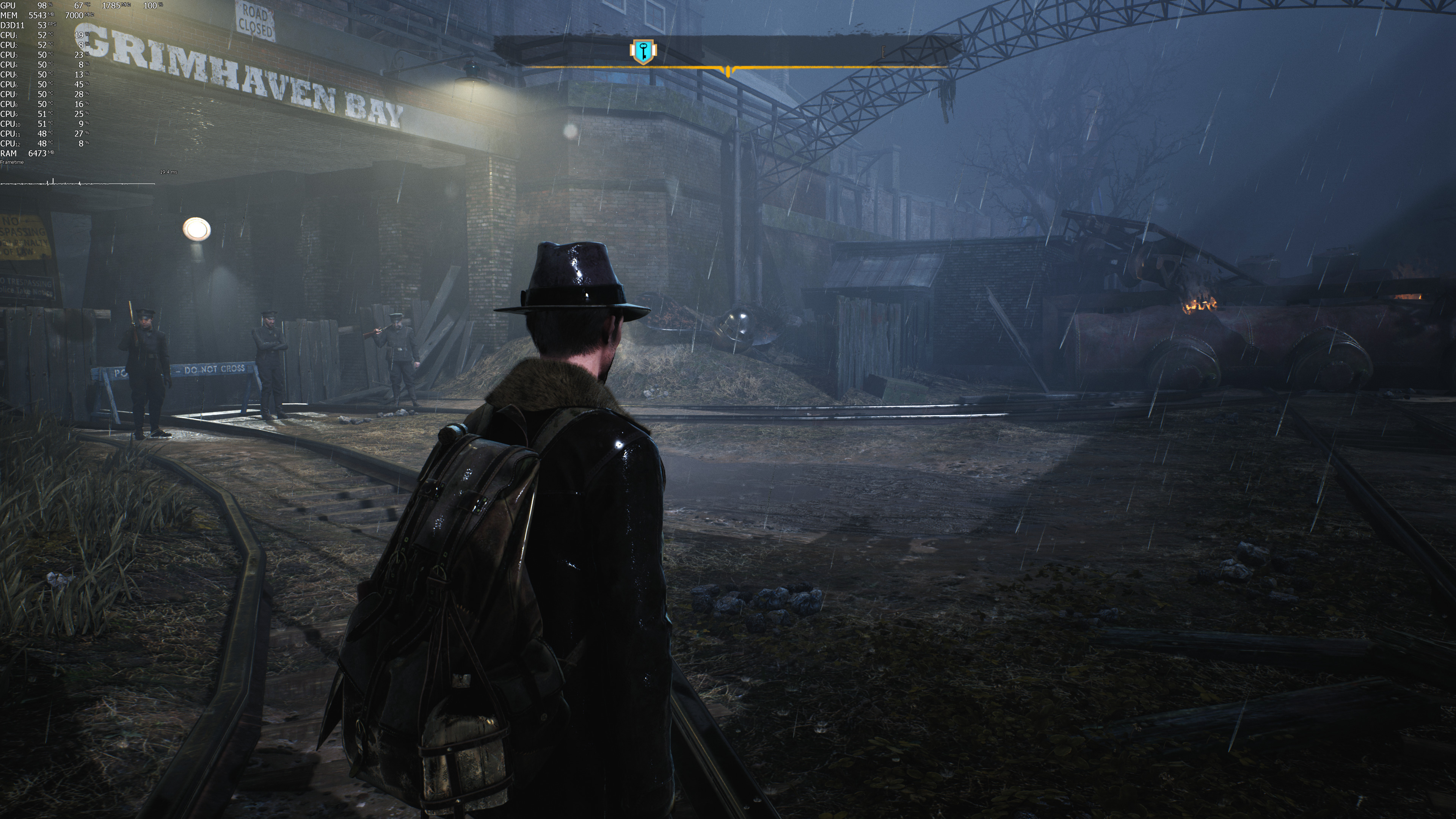The image size is (1456, 819).
Task: Select the blue key marker on compass
Action: coord(643,52)
